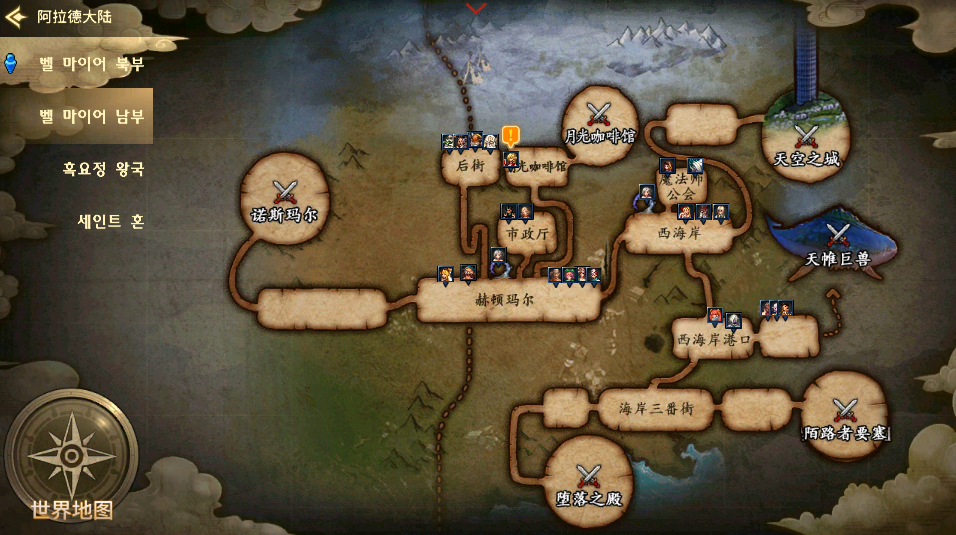Select the 海岸三番街 map location

point(655,409)
